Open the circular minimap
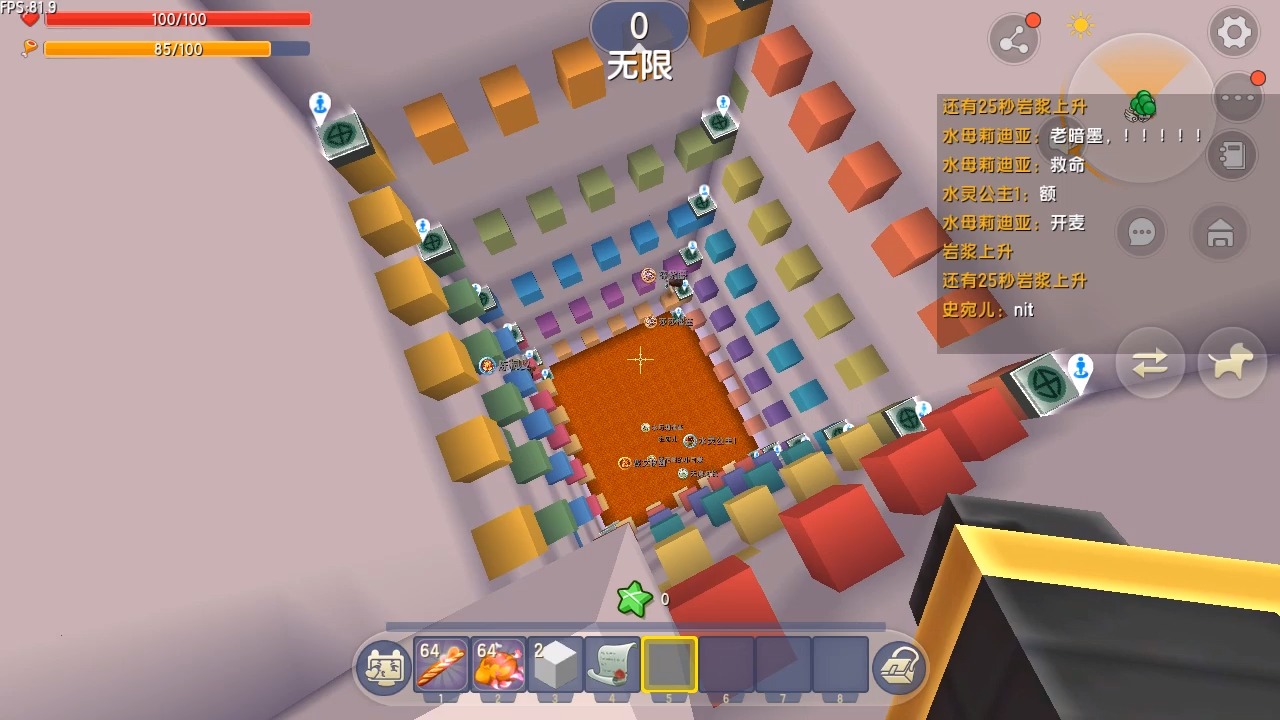Viewport: 1280px width, 720px height. click(x=1141, y=108)
